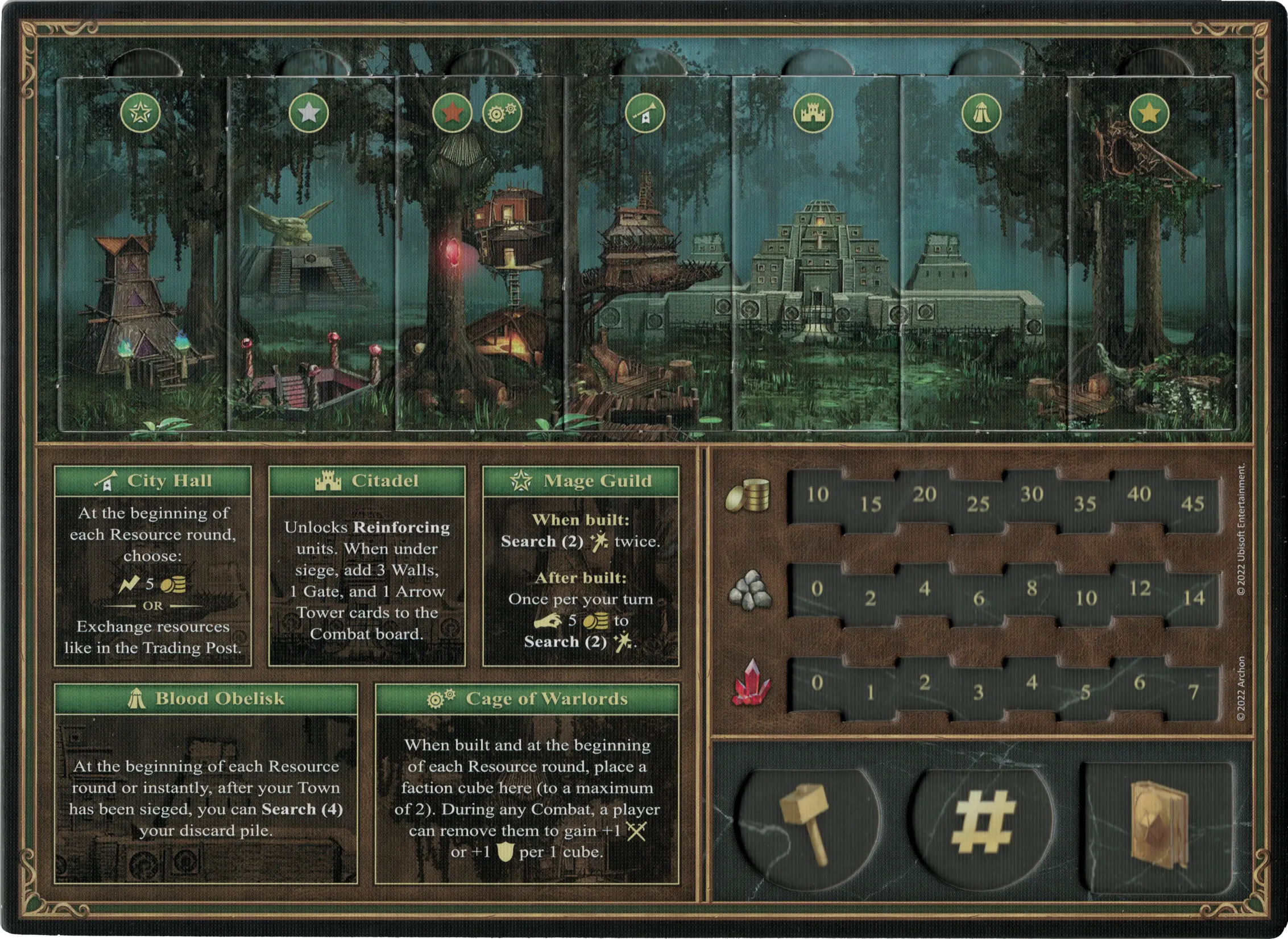Choose 14 on the stone track
The image size is (1288, 939).
coord(1192,598)
